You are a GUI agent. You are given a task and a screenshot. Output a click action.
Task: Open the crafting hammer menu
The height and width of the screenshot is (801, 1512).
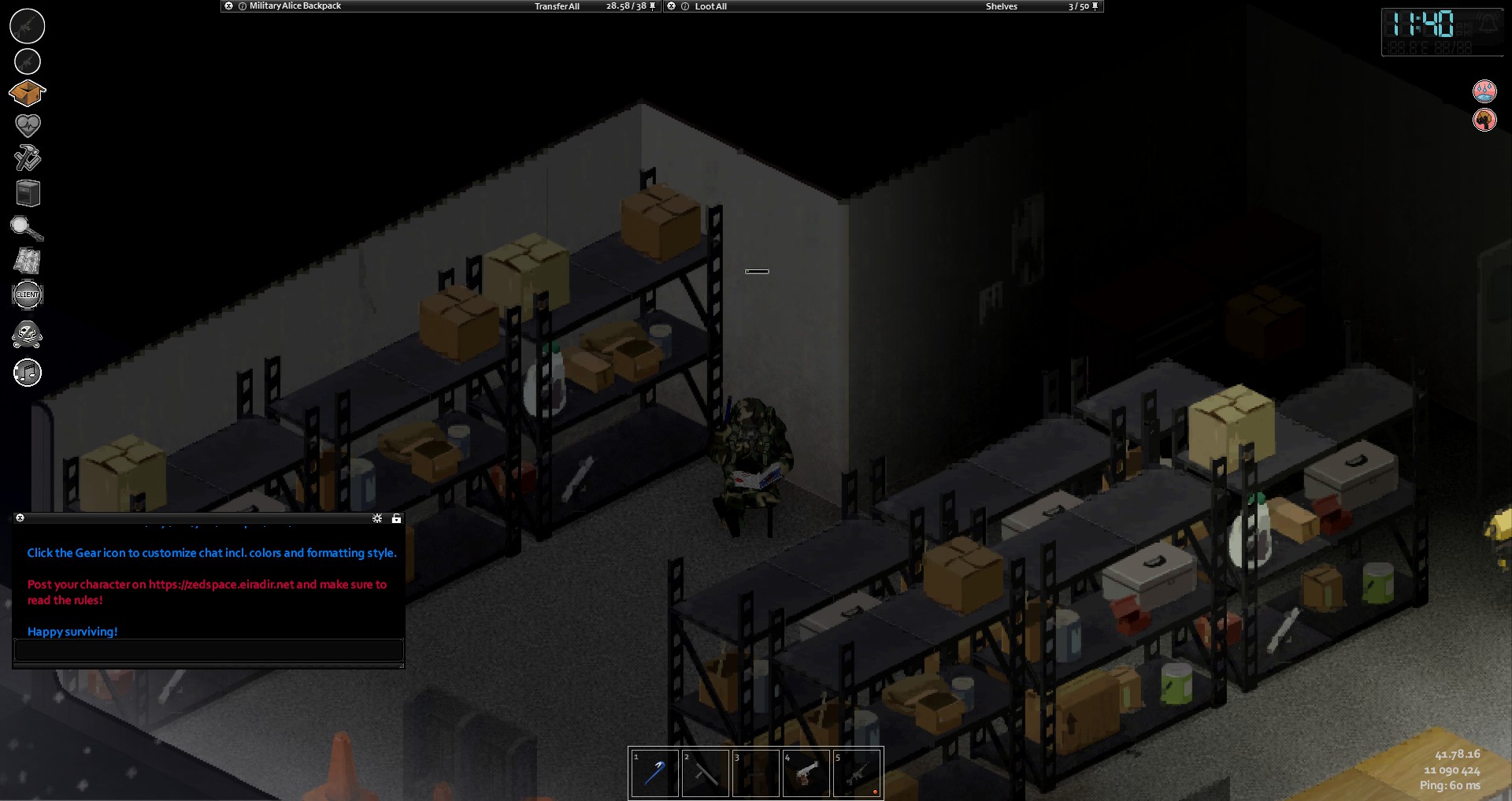[28, 158]
